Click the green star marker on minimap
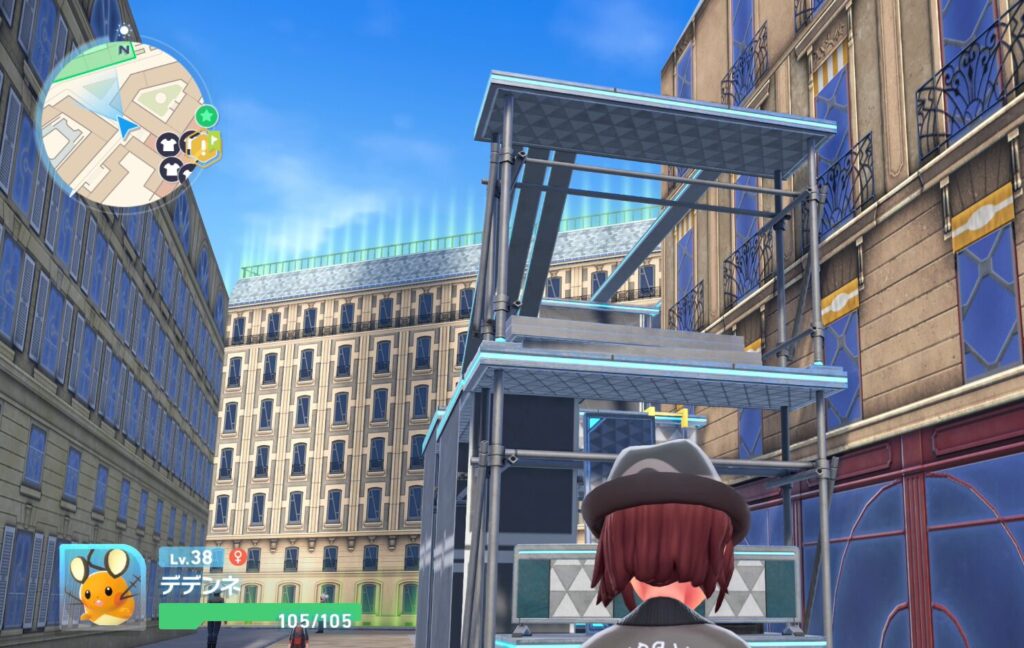 pos(206,116)
